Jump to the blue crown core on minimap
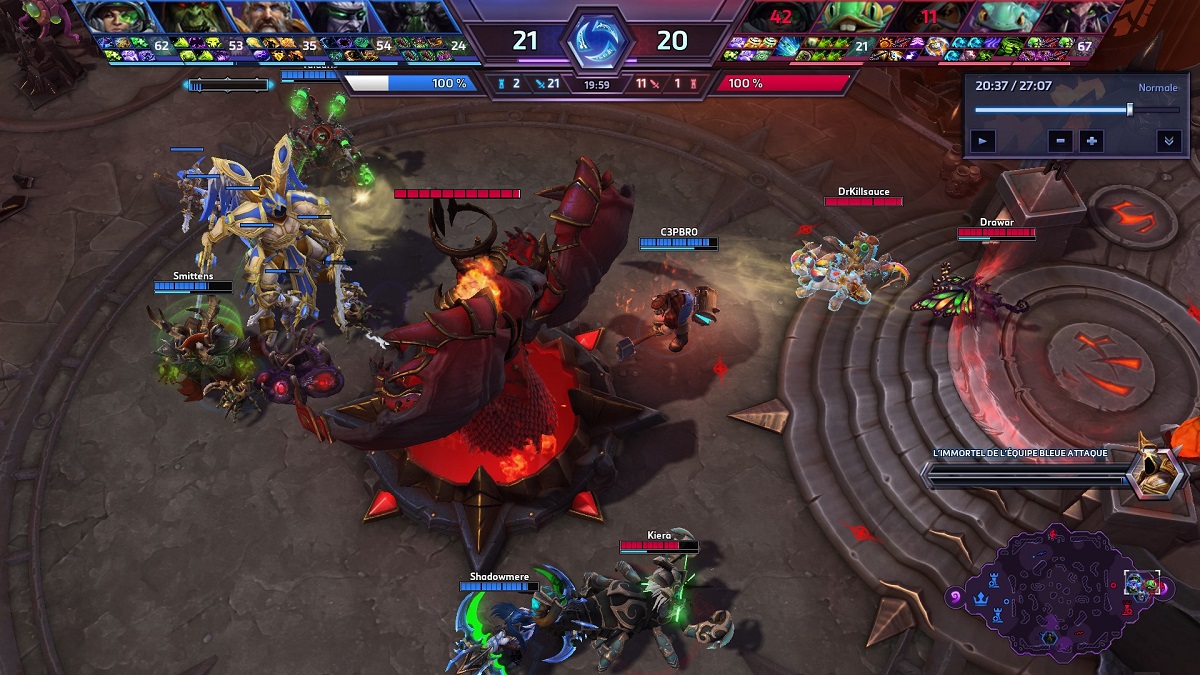The width and height of the screenshot is (1200, 675). [982, 599]
